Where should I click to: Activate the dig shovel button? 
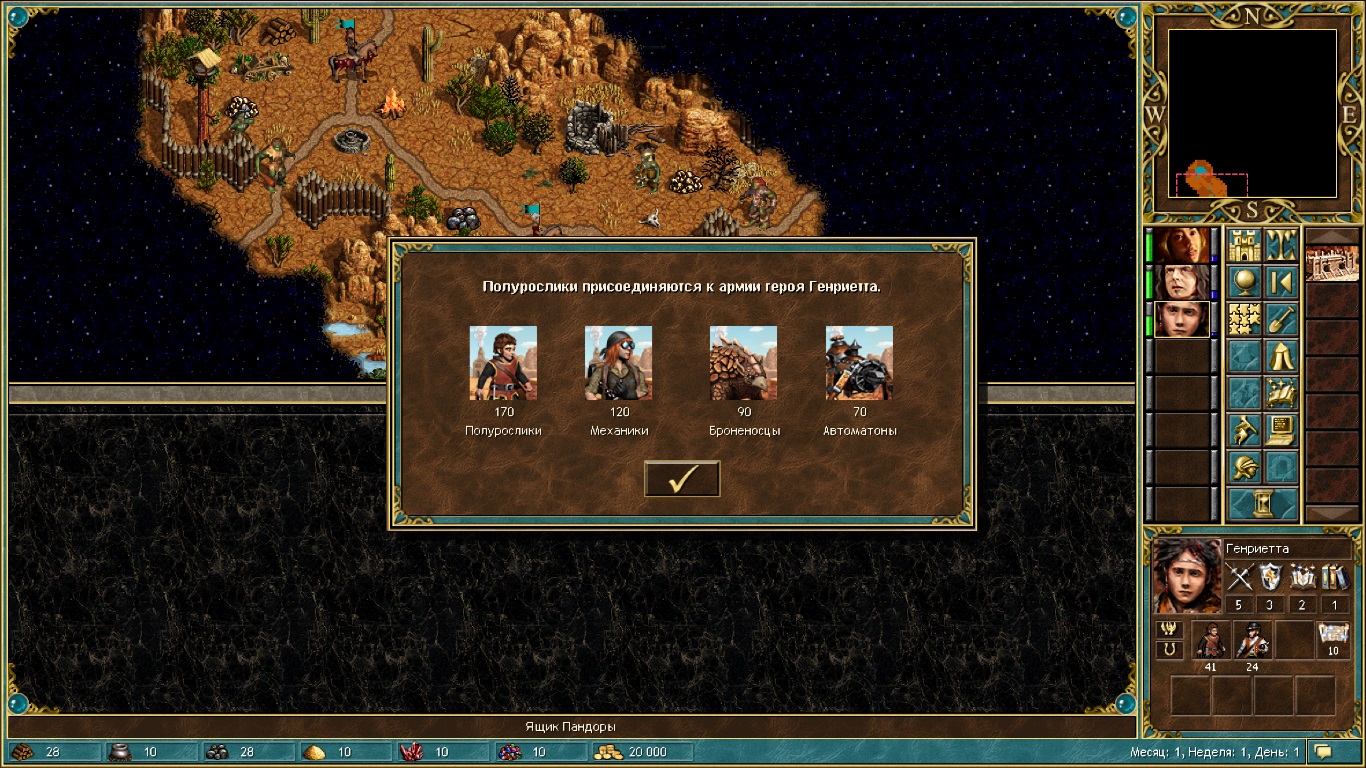1281,319
